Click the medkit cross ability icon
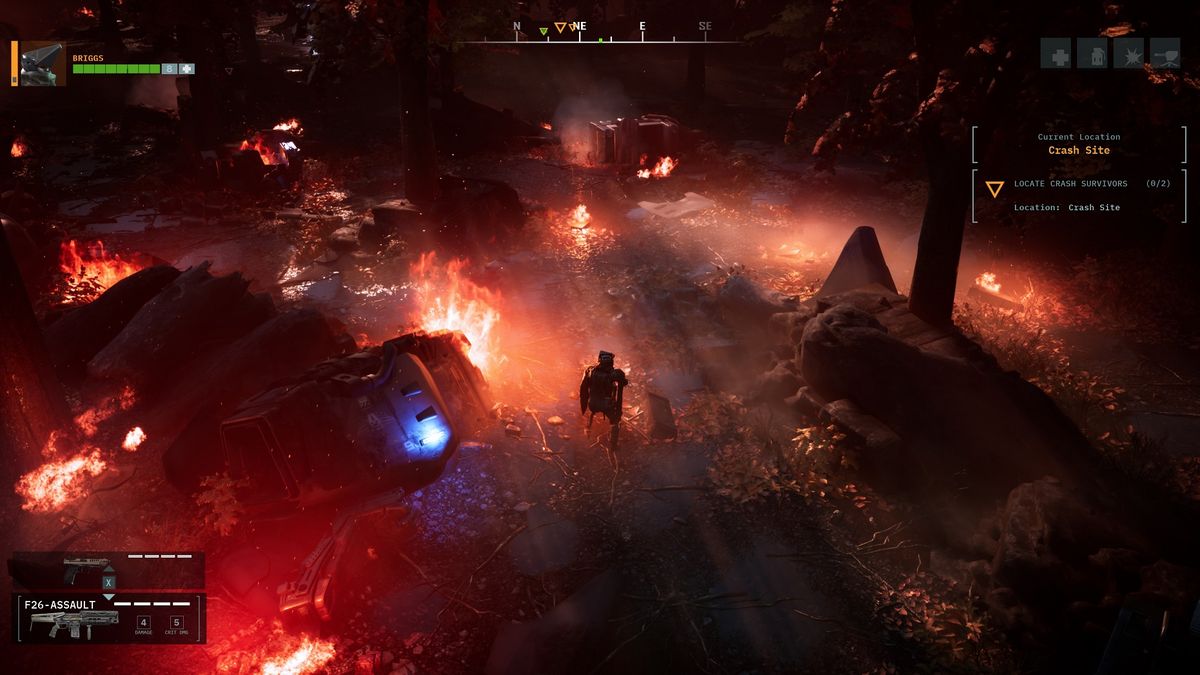The height and width of the screenshot is (675, 1200). pos(1055,54)
